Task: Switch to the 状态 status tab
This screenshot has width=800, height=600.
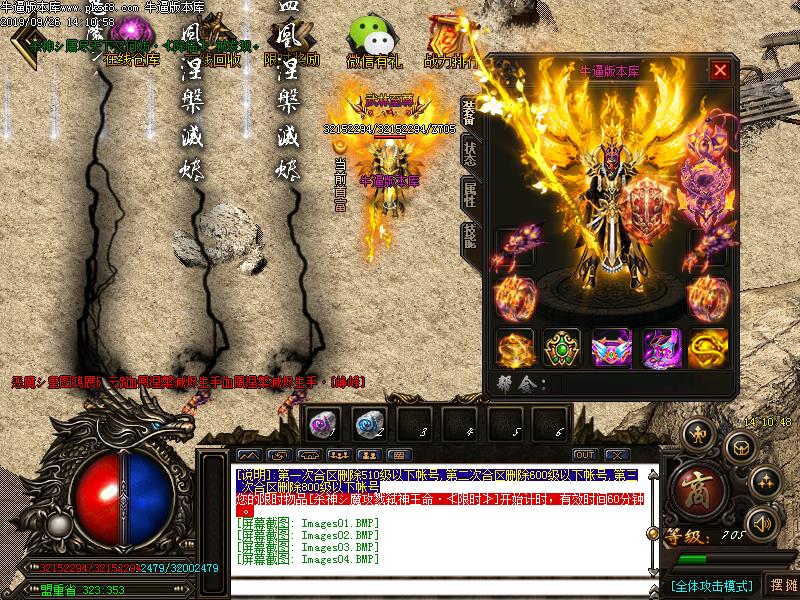Action: click(469, 153)
